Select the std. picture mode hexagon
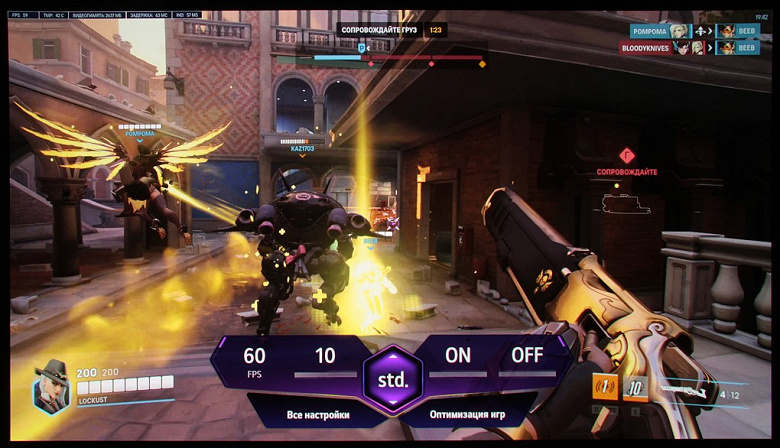 pyautogui.click(x=391, y=380)
